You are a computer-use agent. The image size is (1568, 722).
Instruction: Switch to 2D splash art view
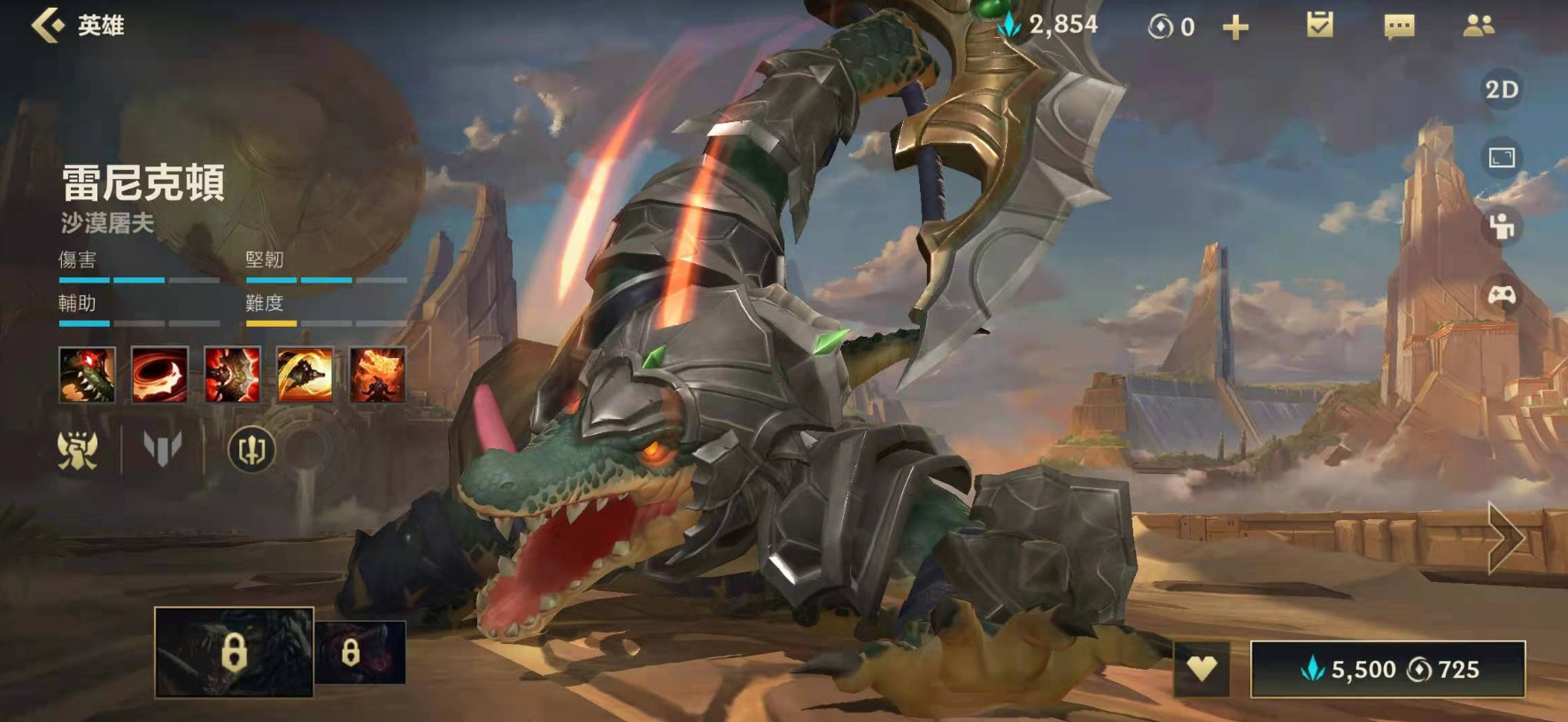click(1501, 89)
